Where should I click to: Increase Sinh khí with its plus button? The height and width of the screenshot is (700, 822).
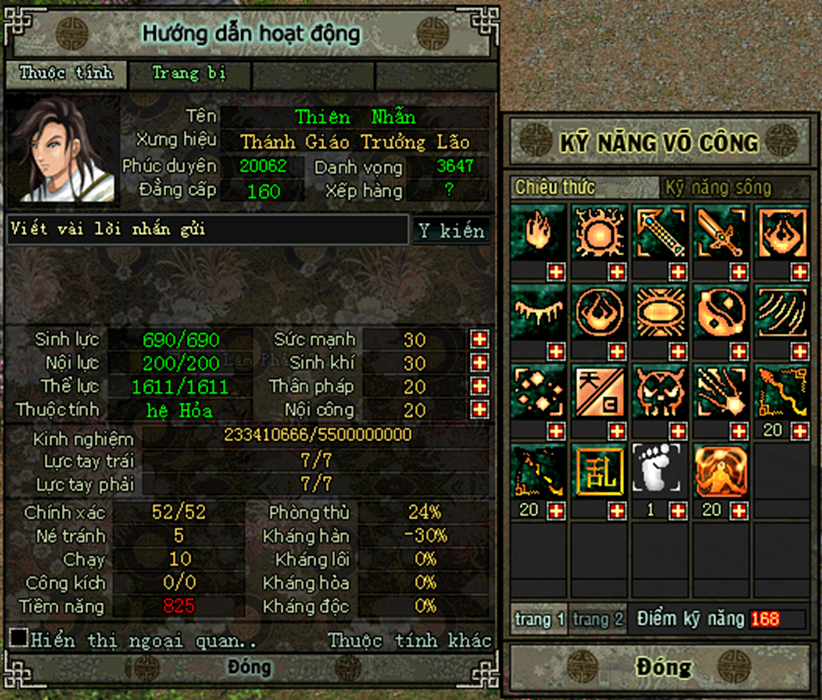tap(480, 363)
